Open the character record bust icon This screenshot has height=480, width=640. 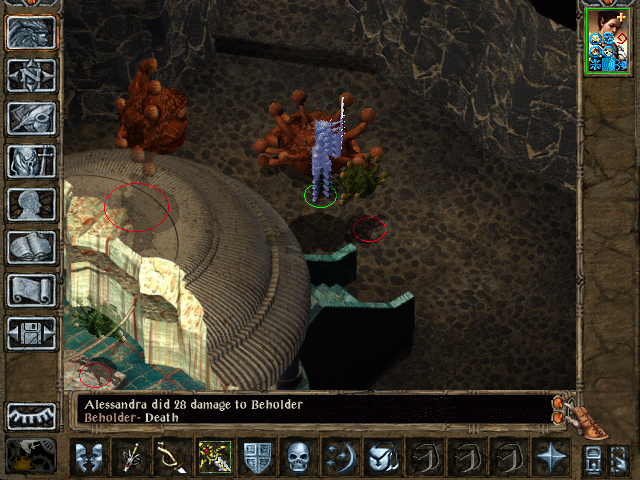click(x=31, y=204)
